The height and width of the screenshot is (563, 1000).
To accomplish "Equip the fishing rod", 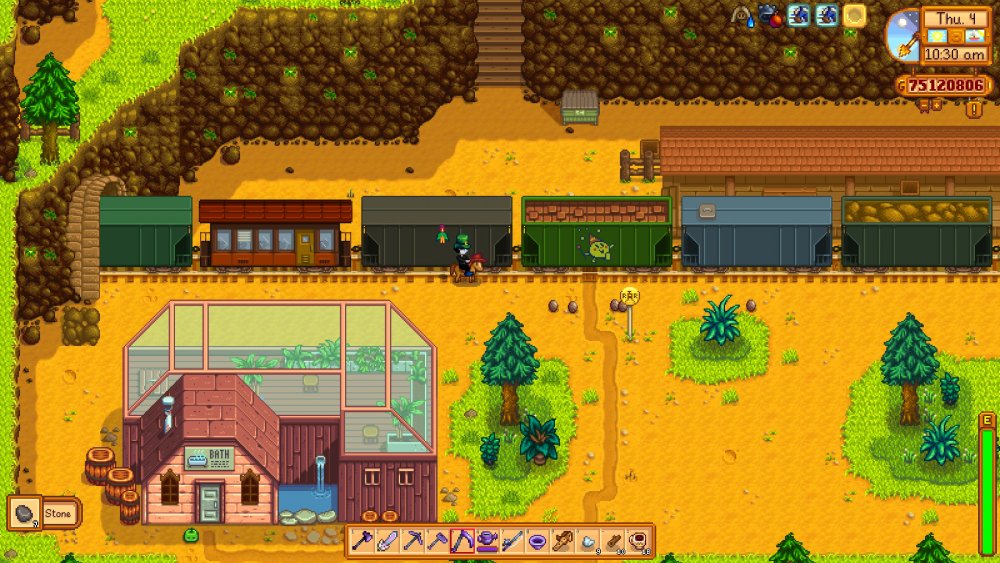I will (x=512, y=541).
